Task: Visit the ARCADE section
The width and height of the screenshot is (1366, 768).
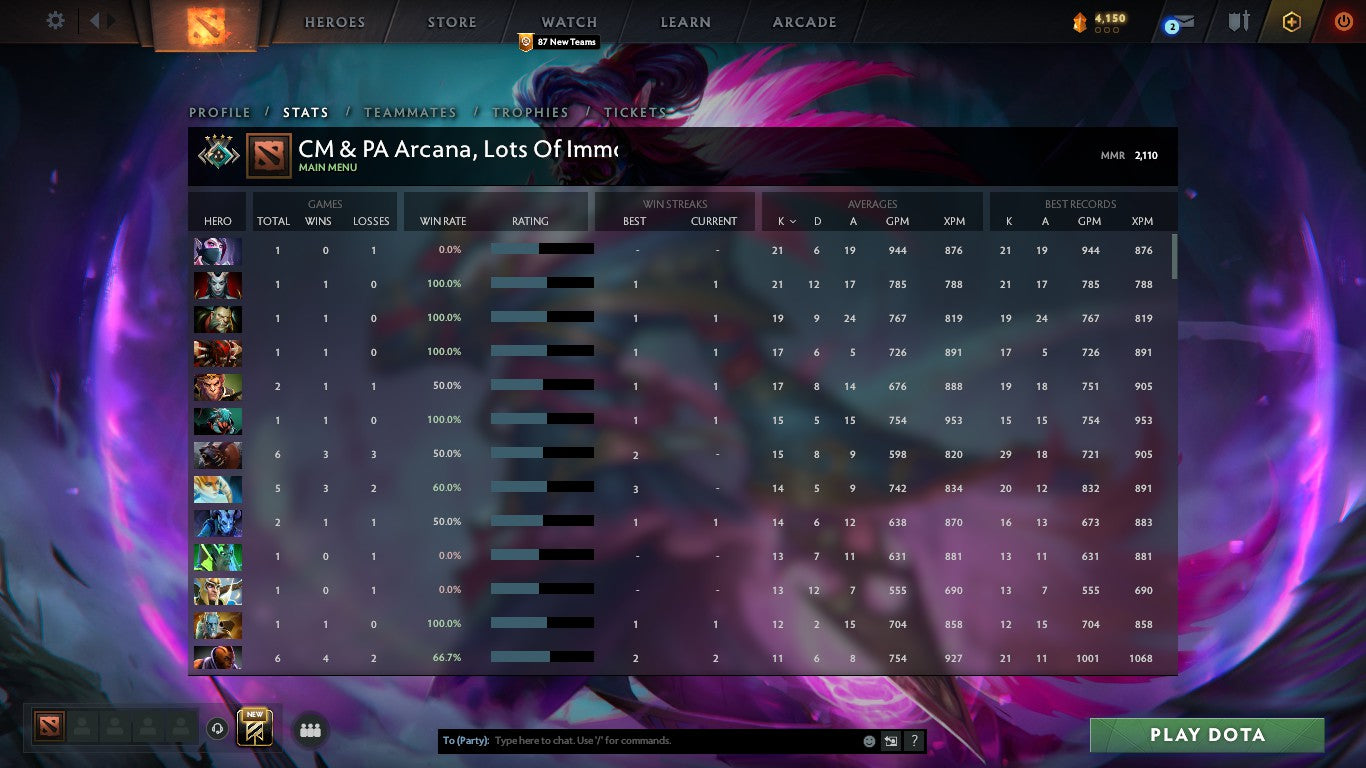Action: click(803, 21)
